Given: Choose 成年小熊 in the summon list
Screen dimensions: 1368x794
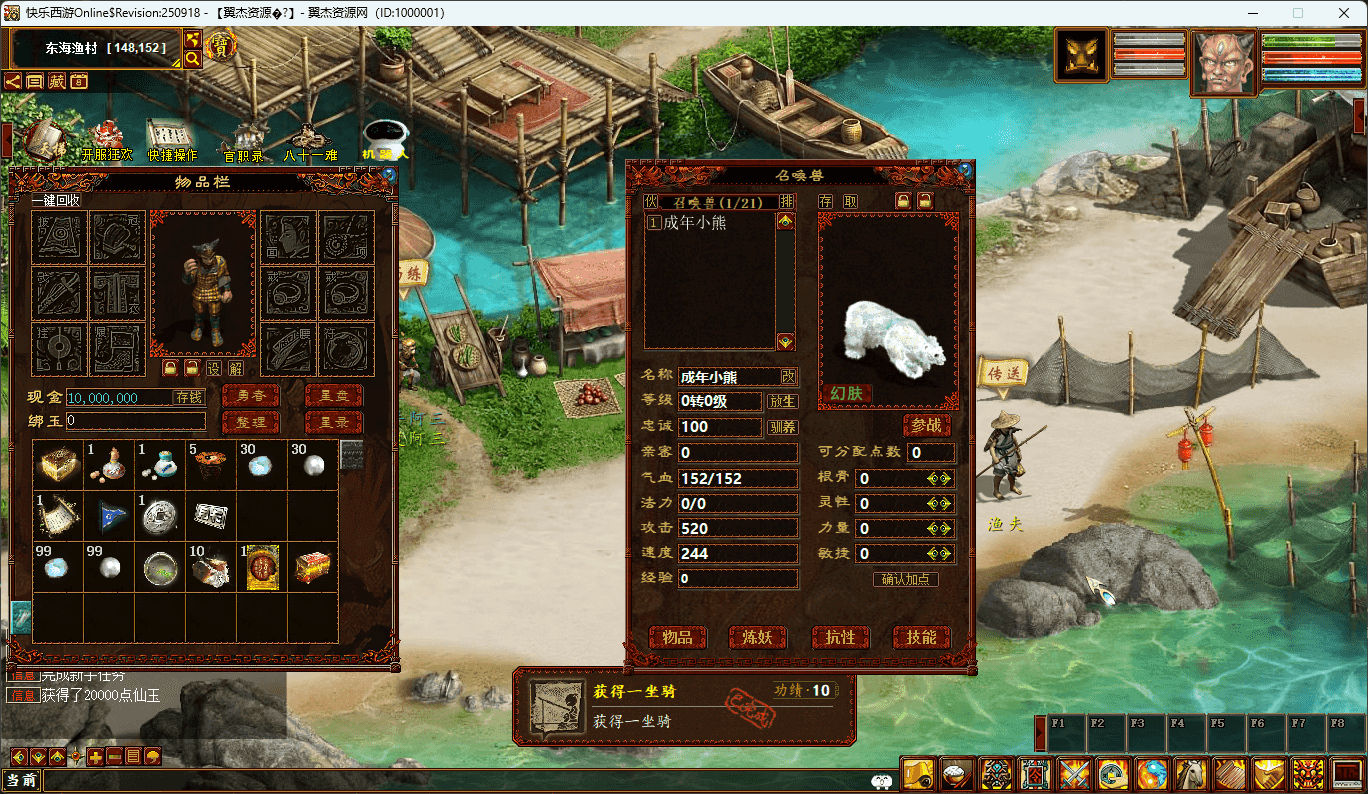Looking at the screenshot, I should [x=695, y=223].
